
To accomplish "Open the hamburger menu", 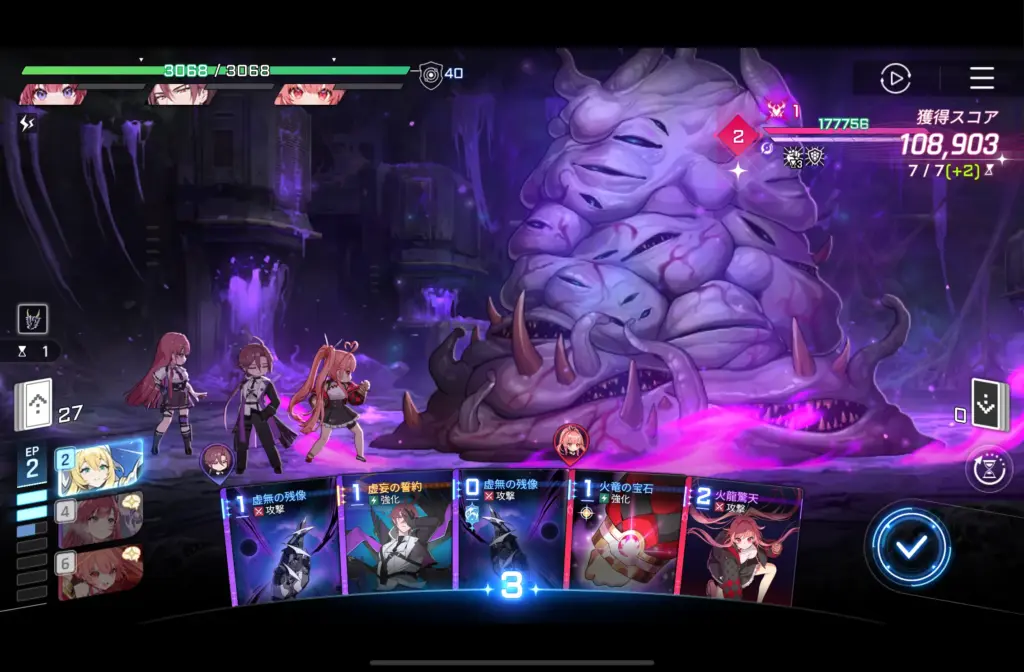I will pos(981,78).
